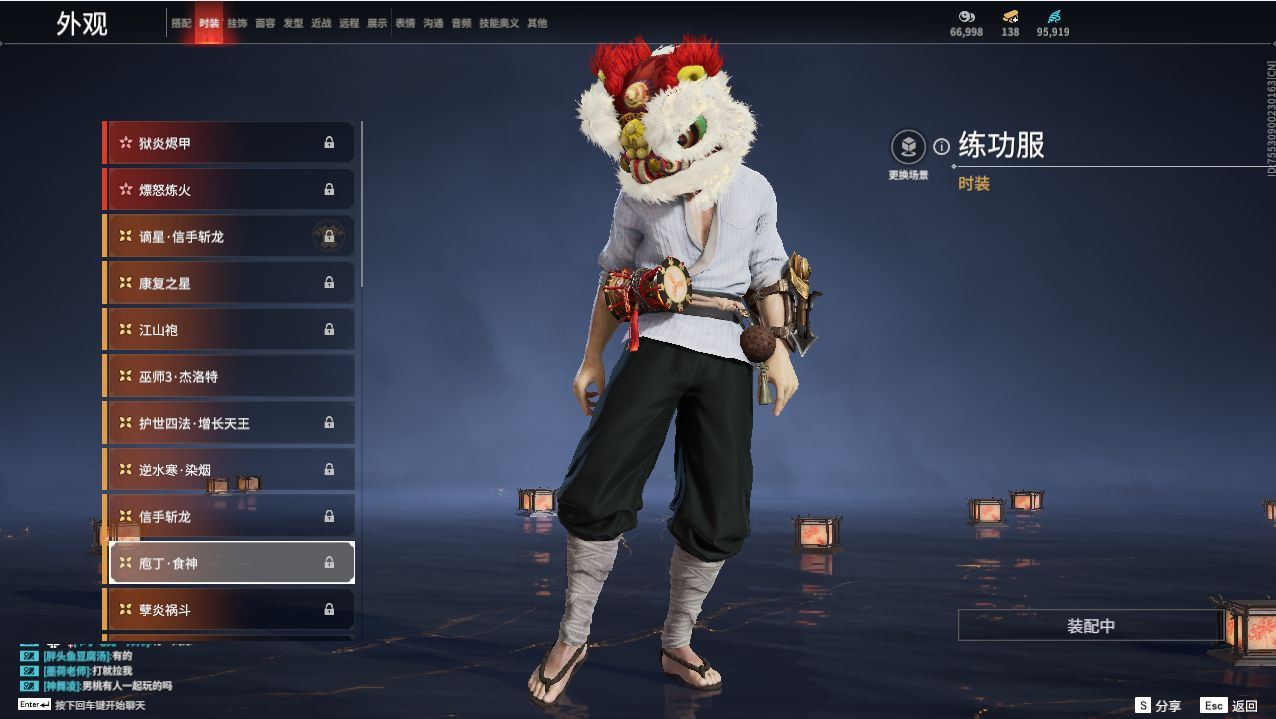Open the 技能奥义 tab
1276x719 pixels.
[499, 23]
